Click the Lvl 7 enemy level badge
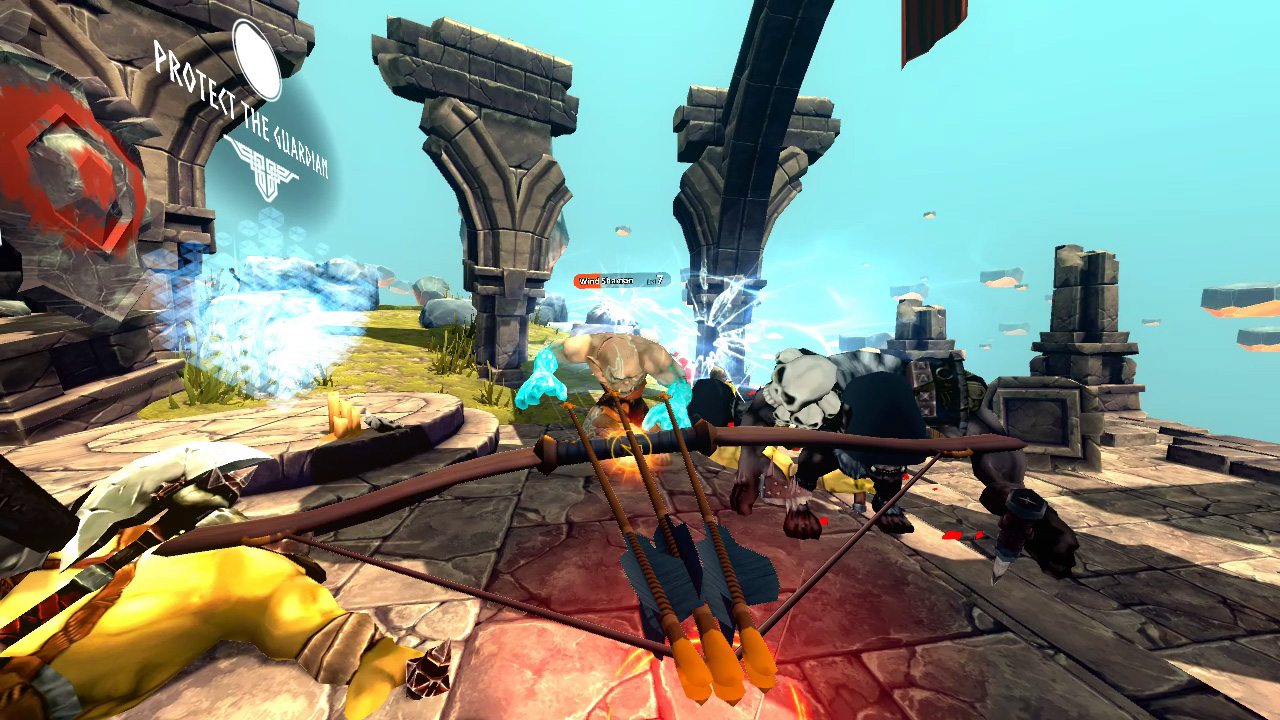Screen dimensions: 1280x720 coord(658,281)
